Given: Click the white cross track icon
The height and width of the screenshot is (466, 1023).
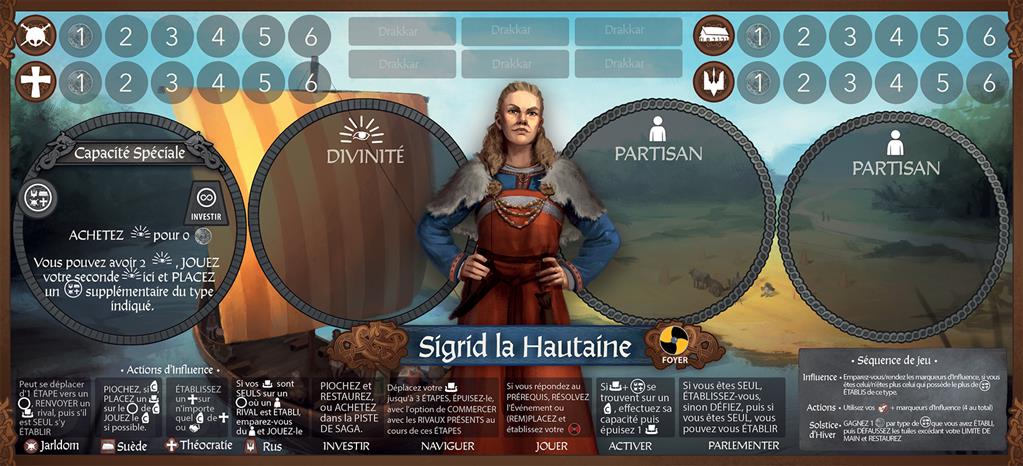Looking at the screenshot, I should point(37,82).
